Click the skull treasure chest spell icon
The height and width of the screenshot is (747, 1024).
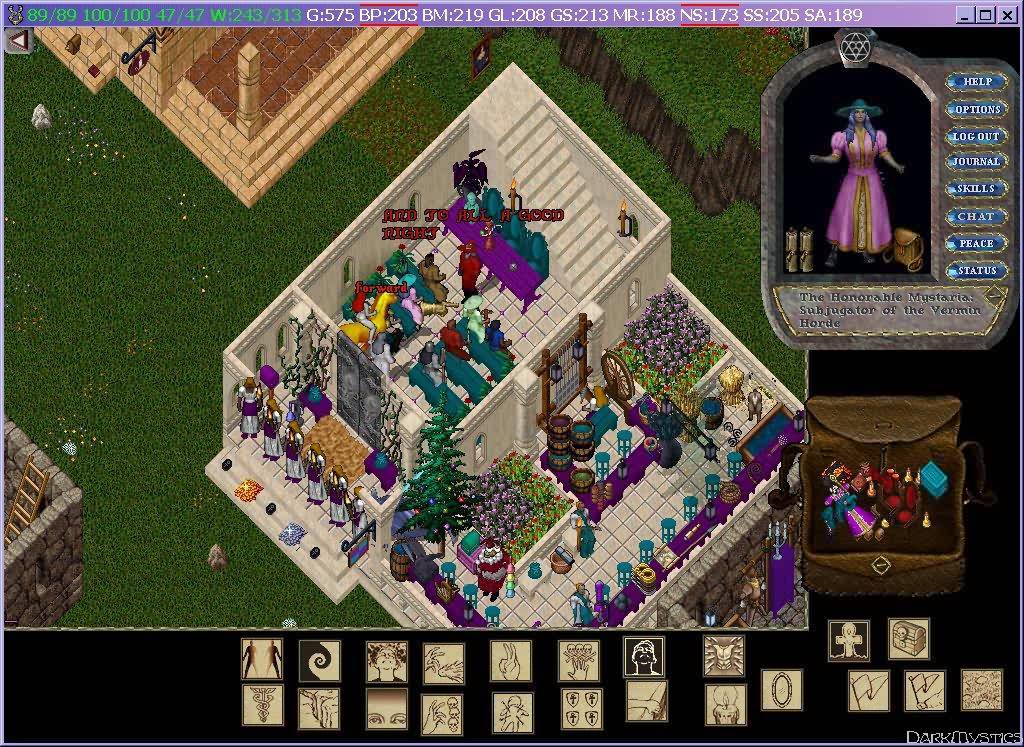point(908,639)
